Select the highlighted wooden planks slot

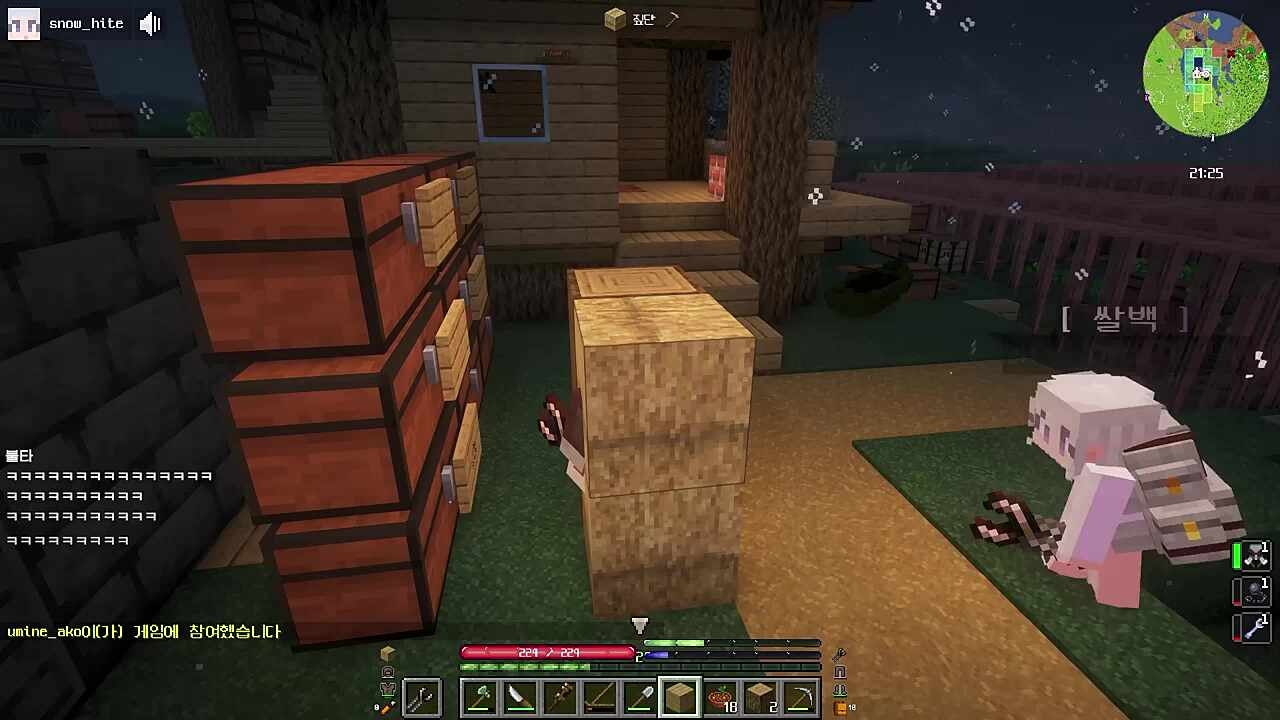coord(680,697)
